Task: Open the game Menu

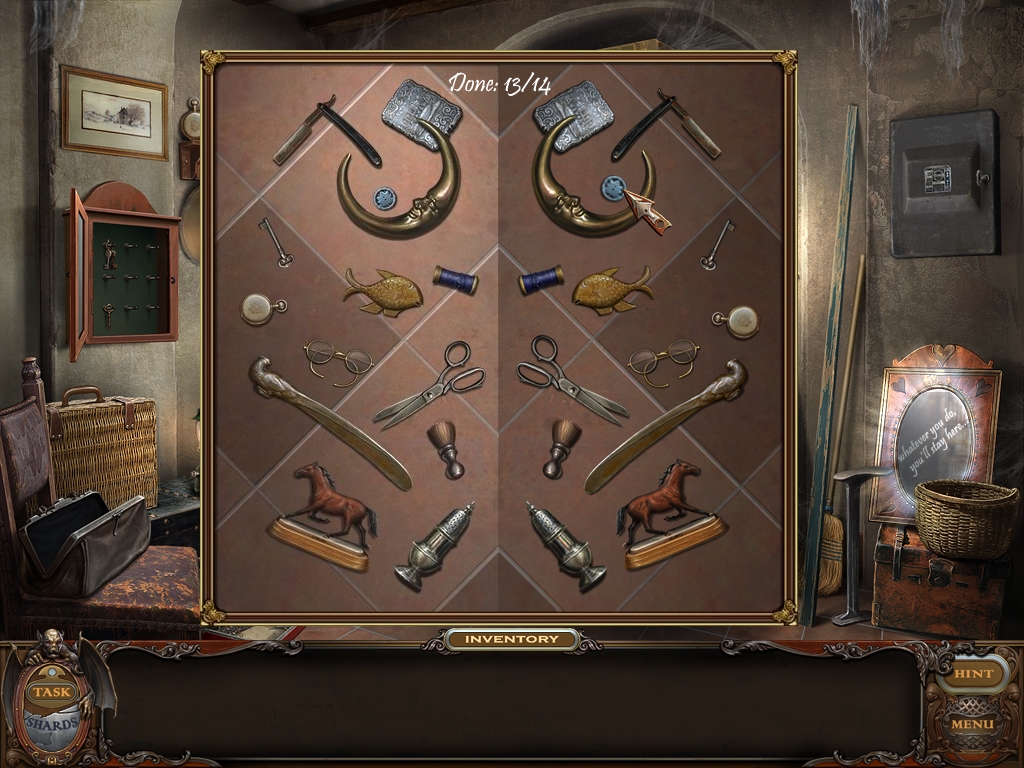Action: 972,723
